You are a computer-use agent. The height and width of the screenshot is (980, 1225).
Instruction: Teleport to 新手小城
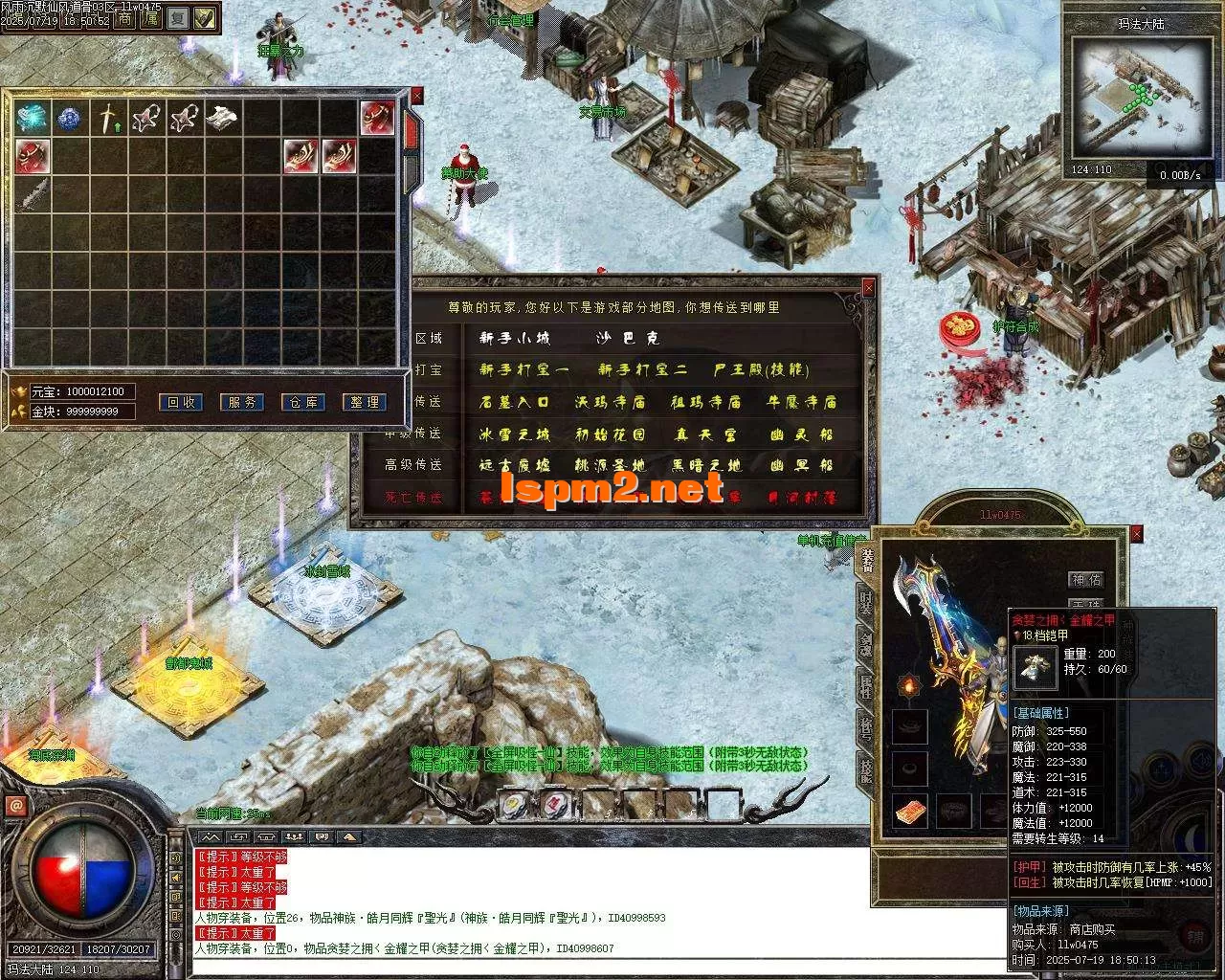point(515,339)
